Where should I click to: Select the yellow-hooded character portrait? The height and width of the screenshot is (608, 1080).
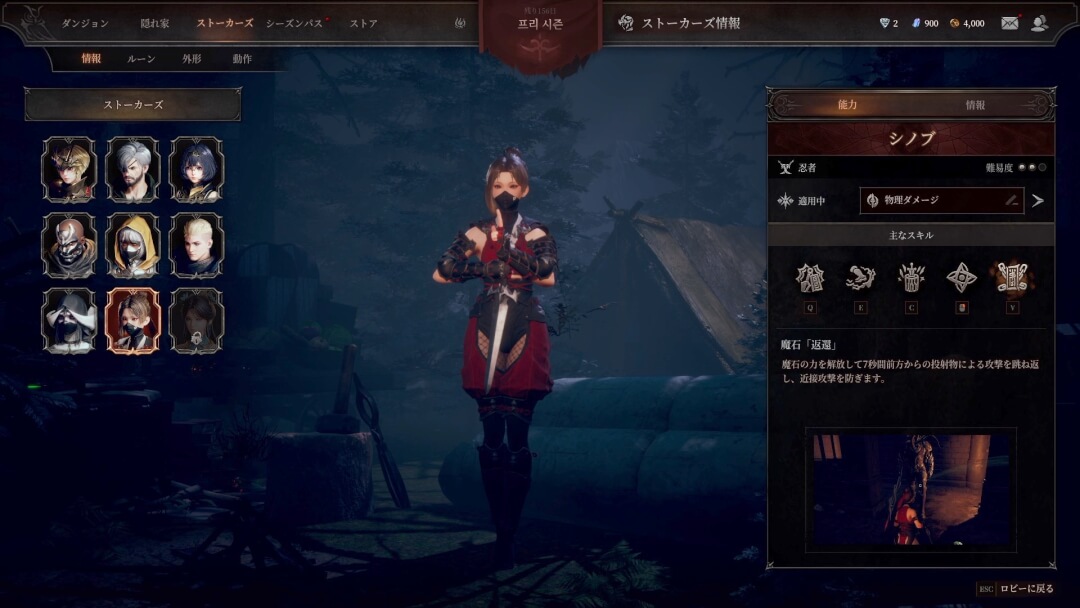133,245
